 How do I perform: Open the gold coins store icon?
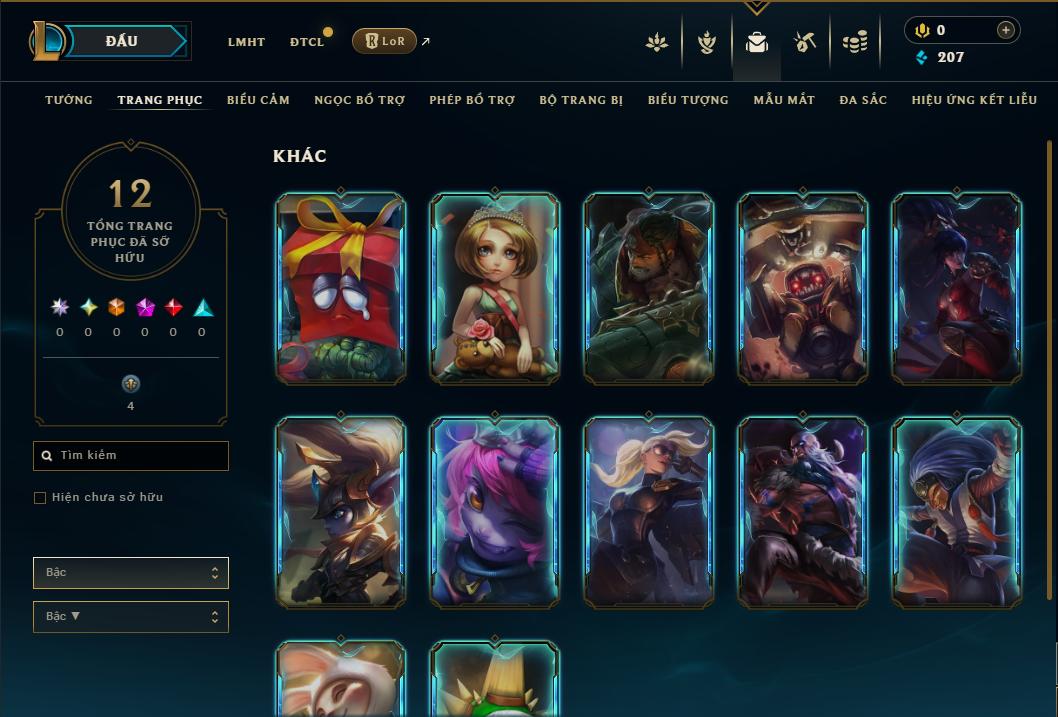[x=854, y=42]
